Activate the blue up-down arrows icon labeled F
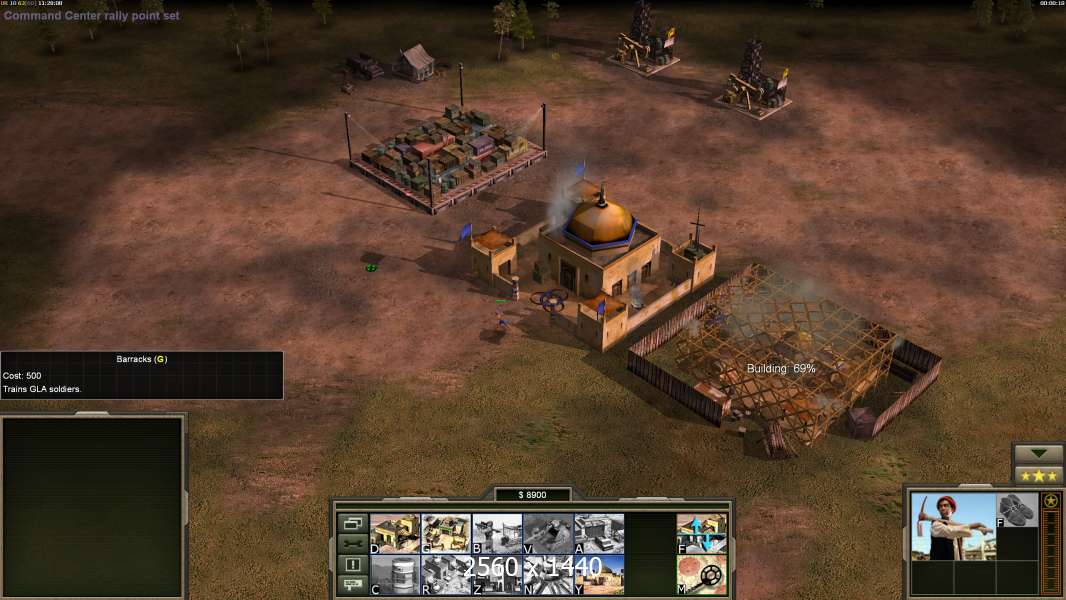 coord(702,533)
